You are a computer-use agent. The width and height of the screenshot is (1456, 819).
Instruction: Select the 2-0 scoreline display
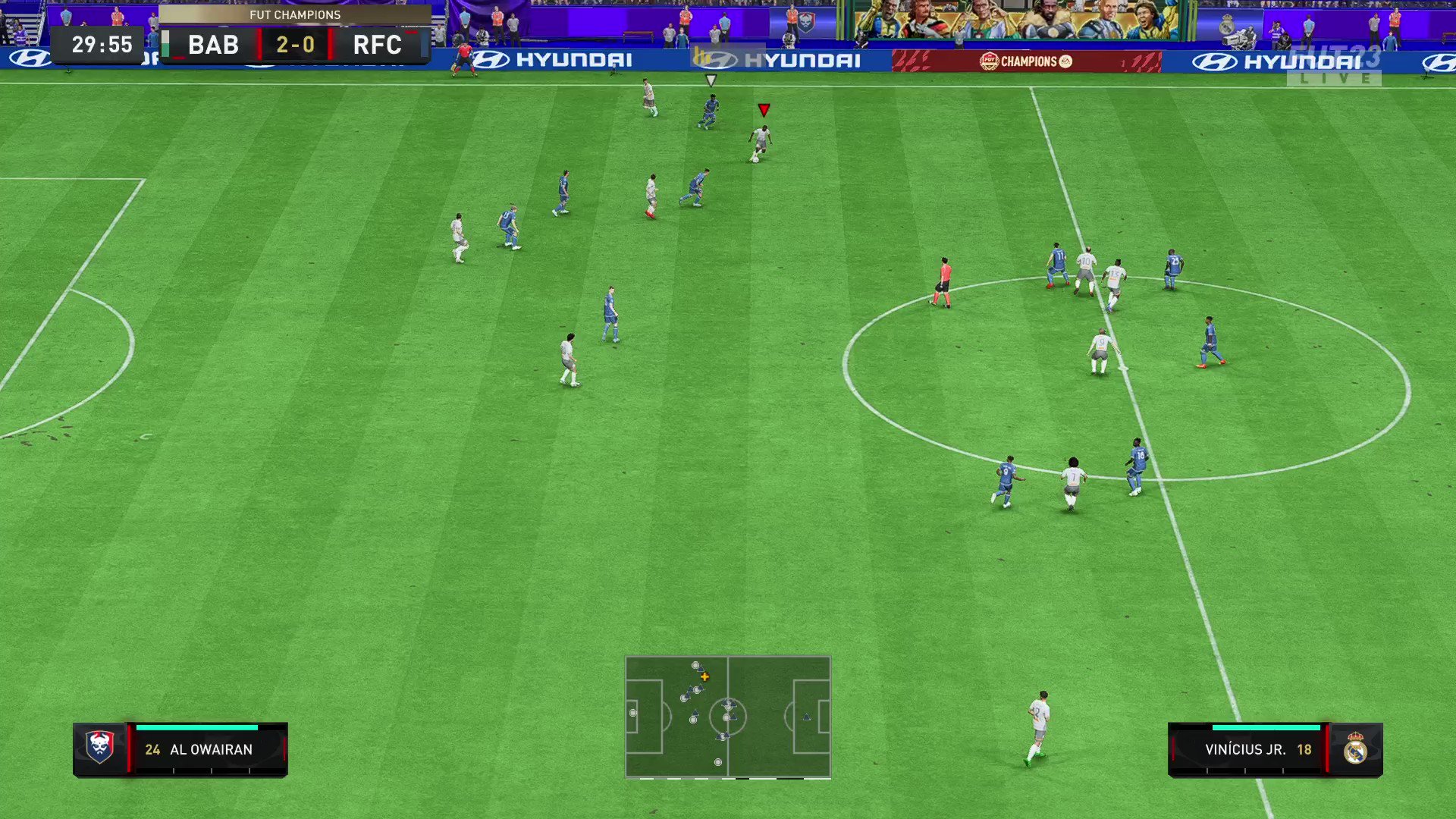[295, 44]
